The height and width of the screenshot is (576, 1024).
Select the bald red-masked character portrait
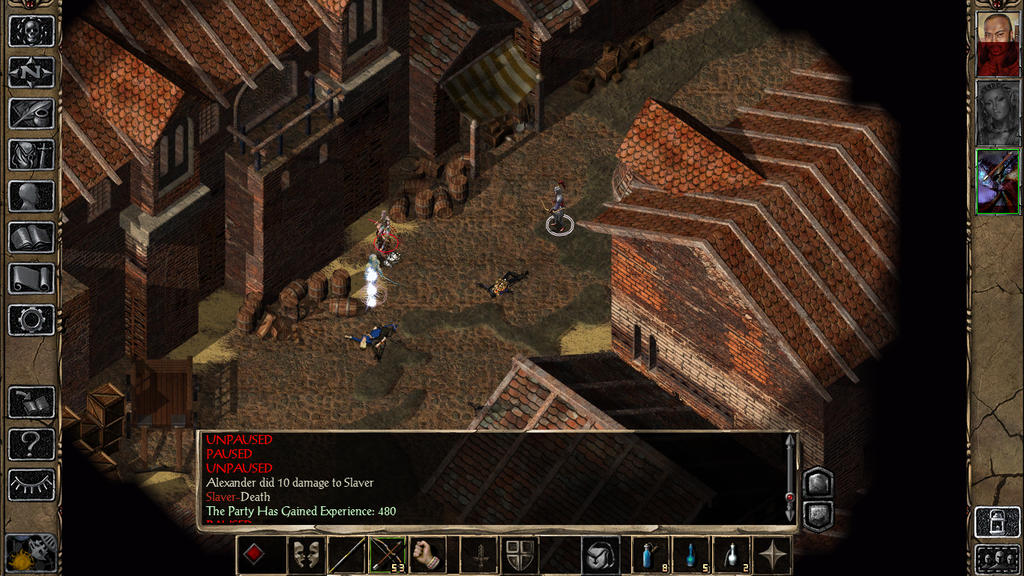[997, 44]
